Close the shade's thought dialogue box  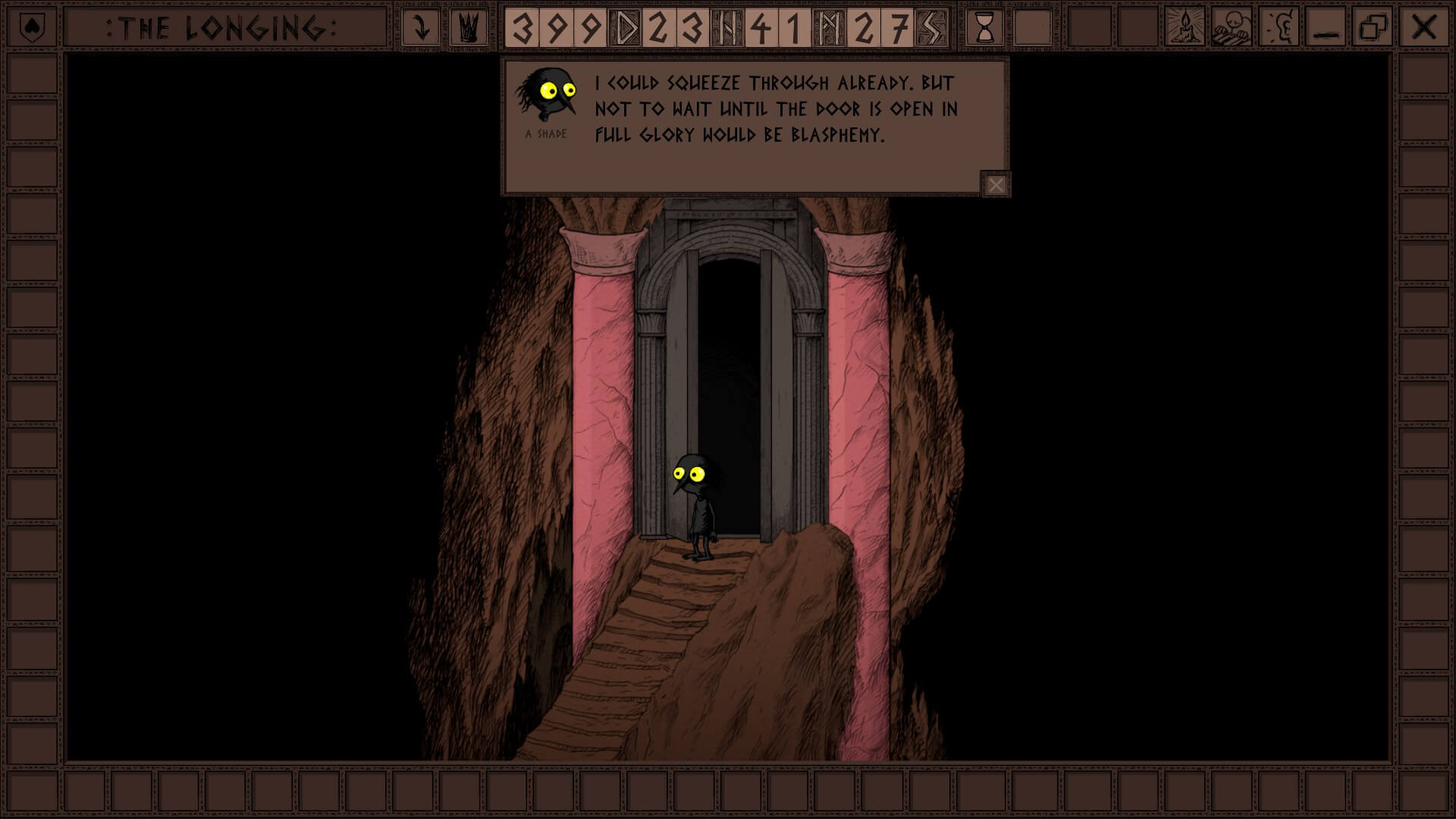(x=996, y=184)
